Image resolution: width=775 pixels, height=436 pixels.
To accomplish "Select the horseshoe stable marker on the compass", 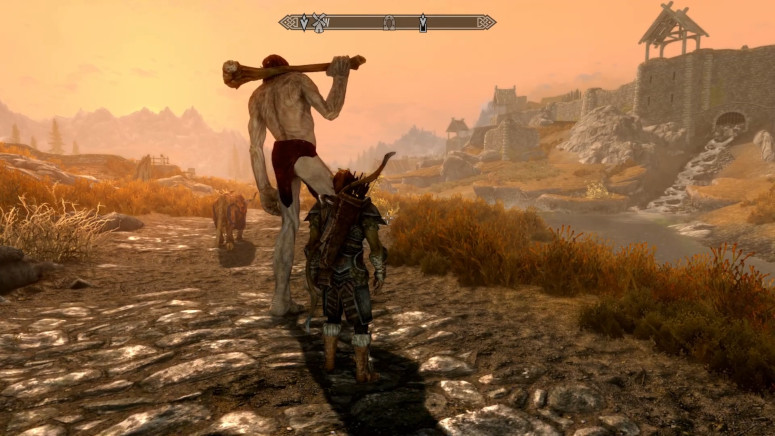I will (389, 23).
